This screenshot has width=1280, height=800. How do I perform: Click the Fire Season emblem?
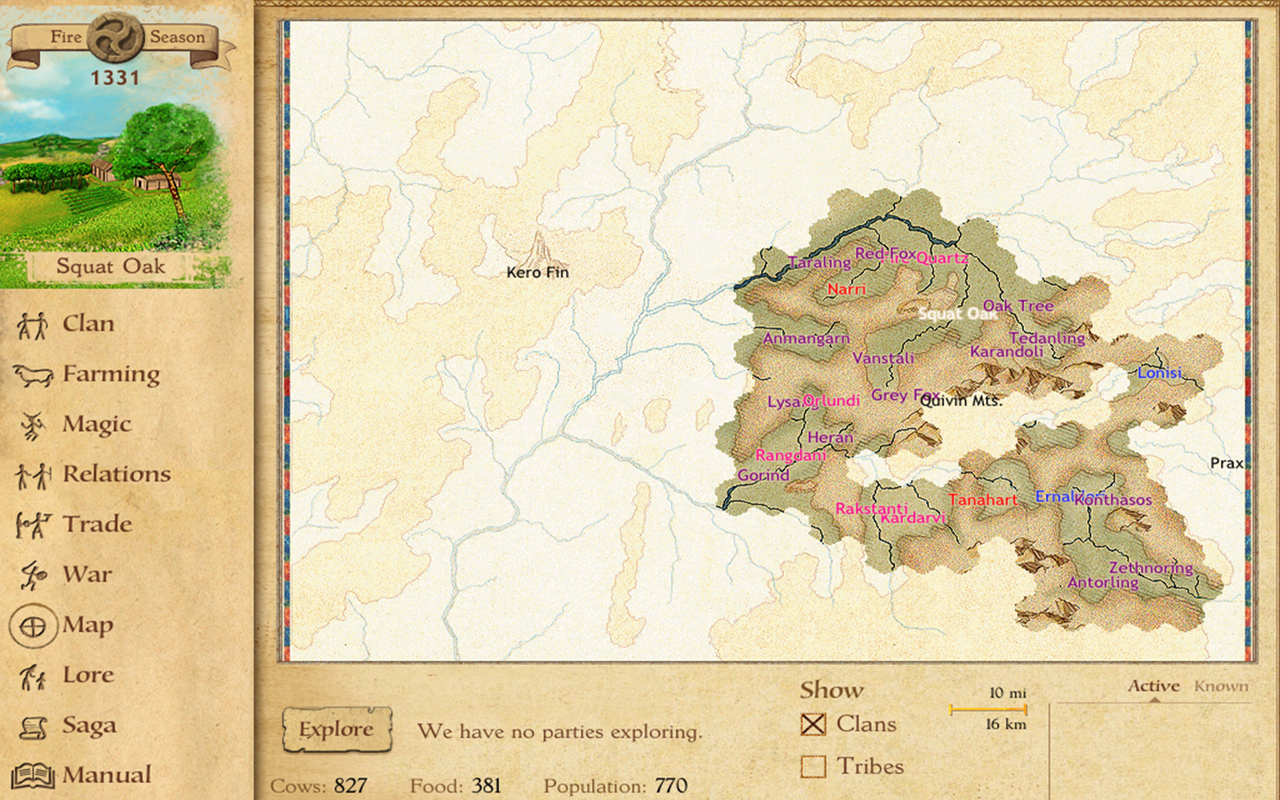[x=113, y=35]
